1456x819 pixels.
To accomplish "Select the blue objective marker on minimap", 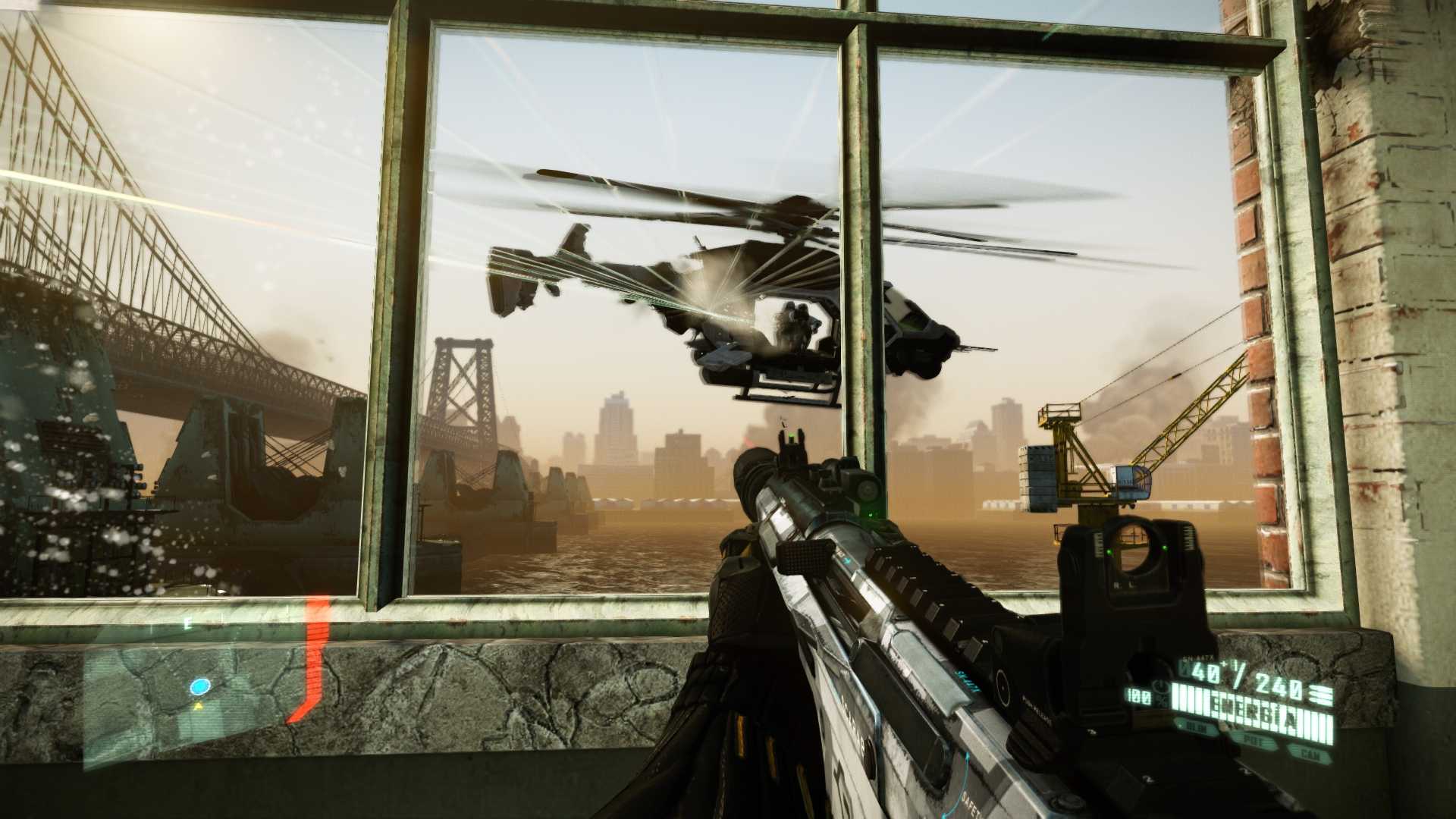I will 200,687.
